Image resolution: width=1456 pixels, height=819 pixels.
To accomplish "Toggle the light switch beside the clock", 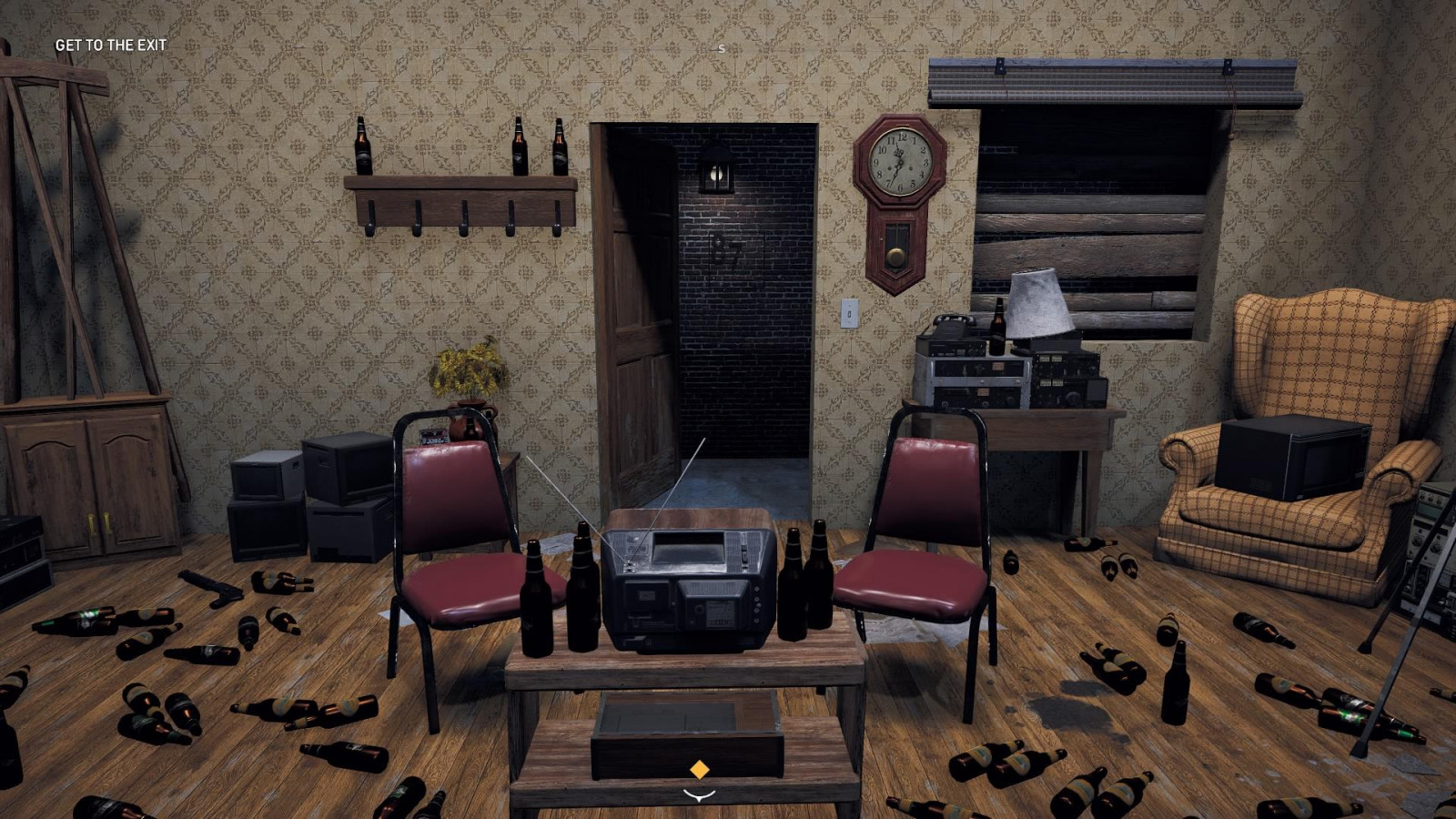I will [851, 314].
